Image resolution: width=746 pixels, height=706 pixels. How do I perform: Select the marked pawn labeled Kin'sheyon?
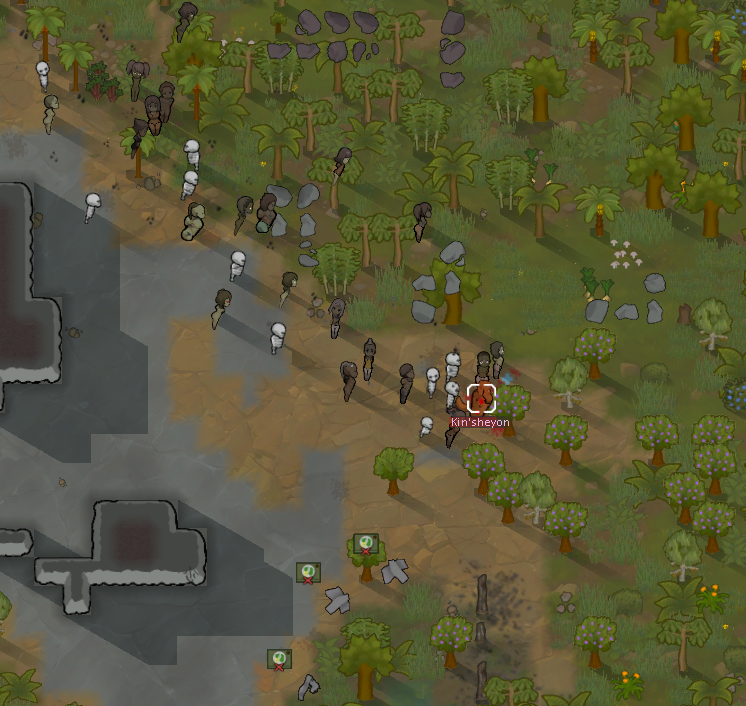pos(481,398)
